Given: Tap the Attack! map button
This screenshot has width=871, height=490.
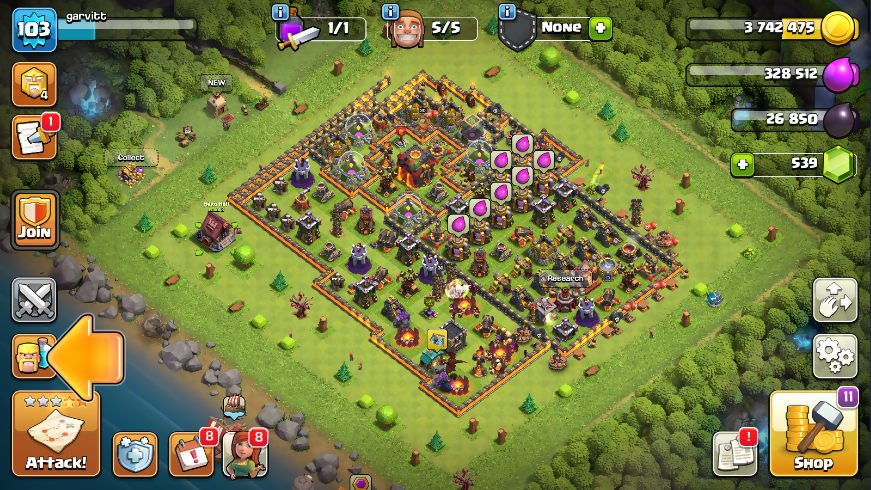Looking at the screenshot, I should pos(55,433).
